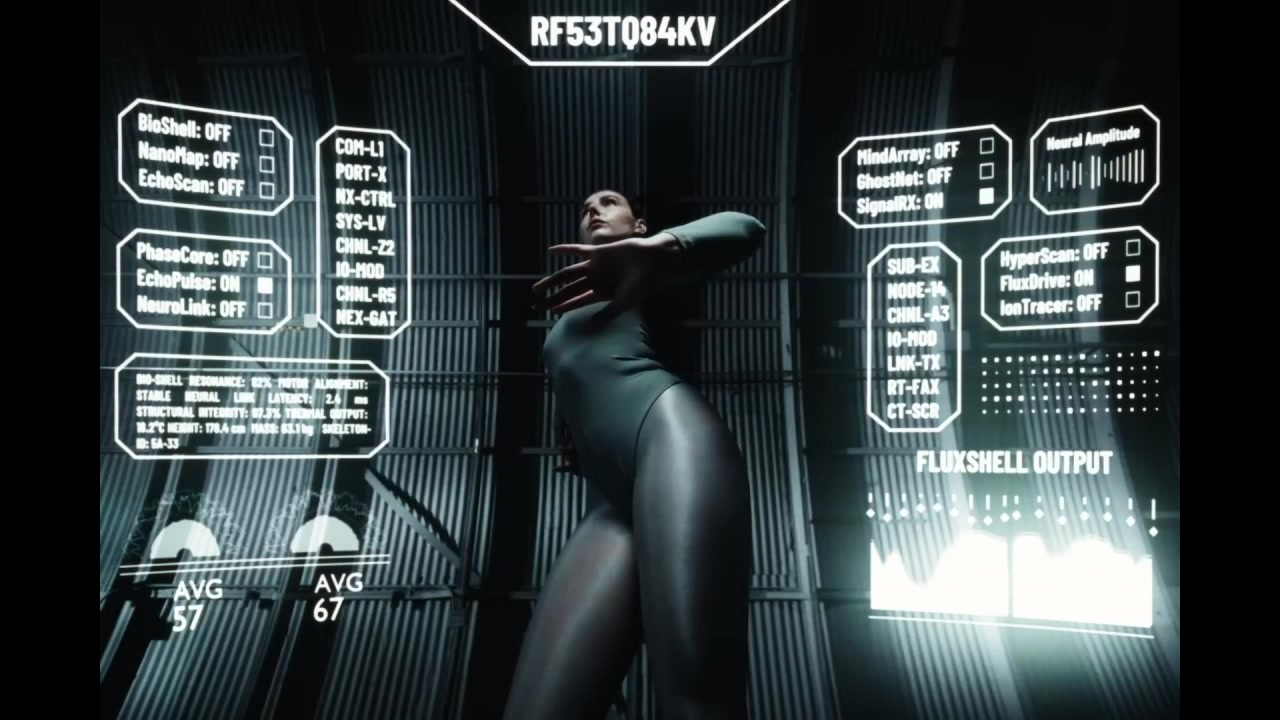
Task: Select the NEX-GAT list item
Action: 366,319
